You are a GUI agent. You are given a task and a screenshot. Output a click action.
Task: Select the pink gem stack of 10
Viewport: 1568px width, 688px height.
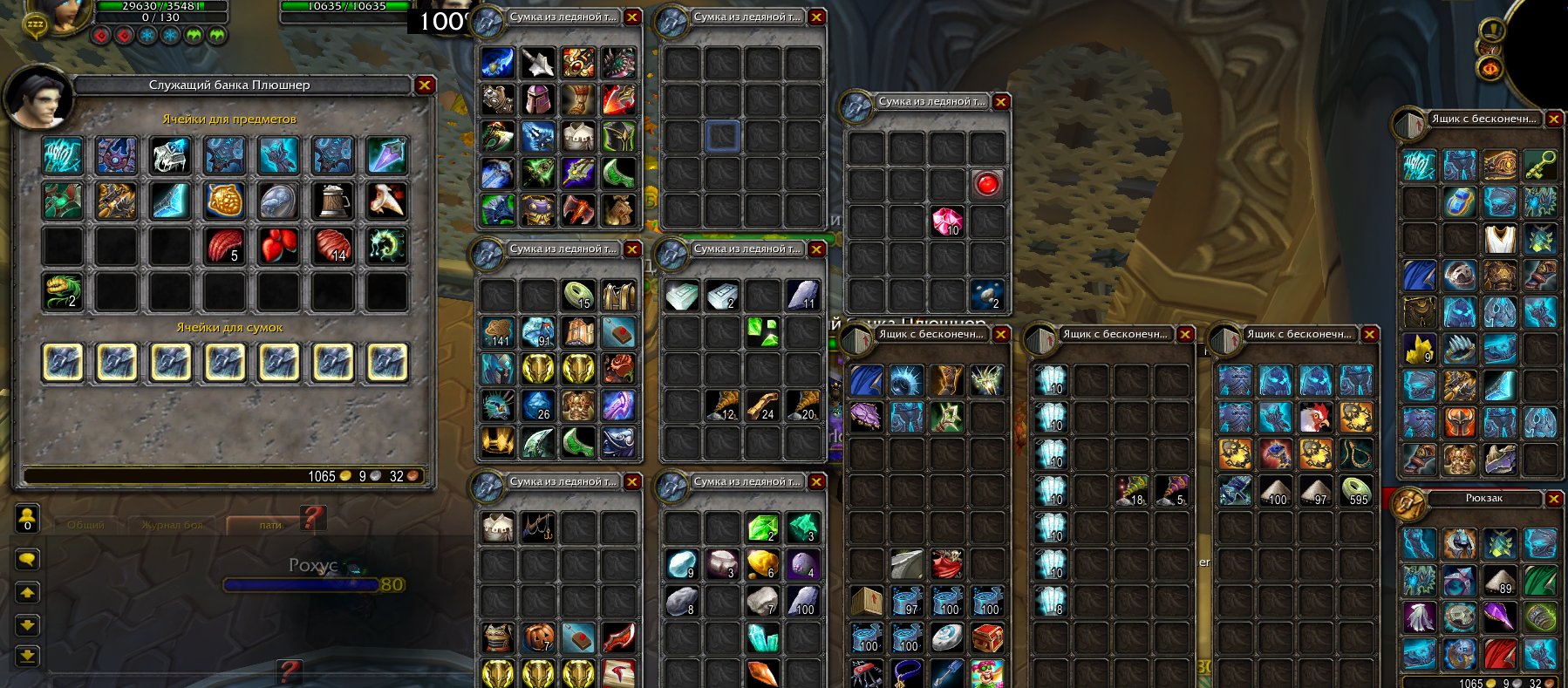947,221
